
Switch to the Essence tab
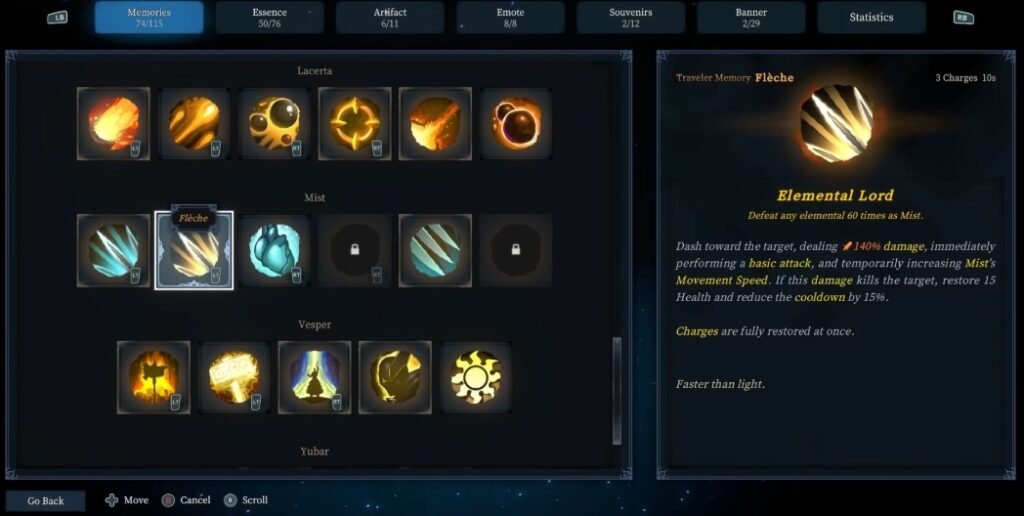269,17
